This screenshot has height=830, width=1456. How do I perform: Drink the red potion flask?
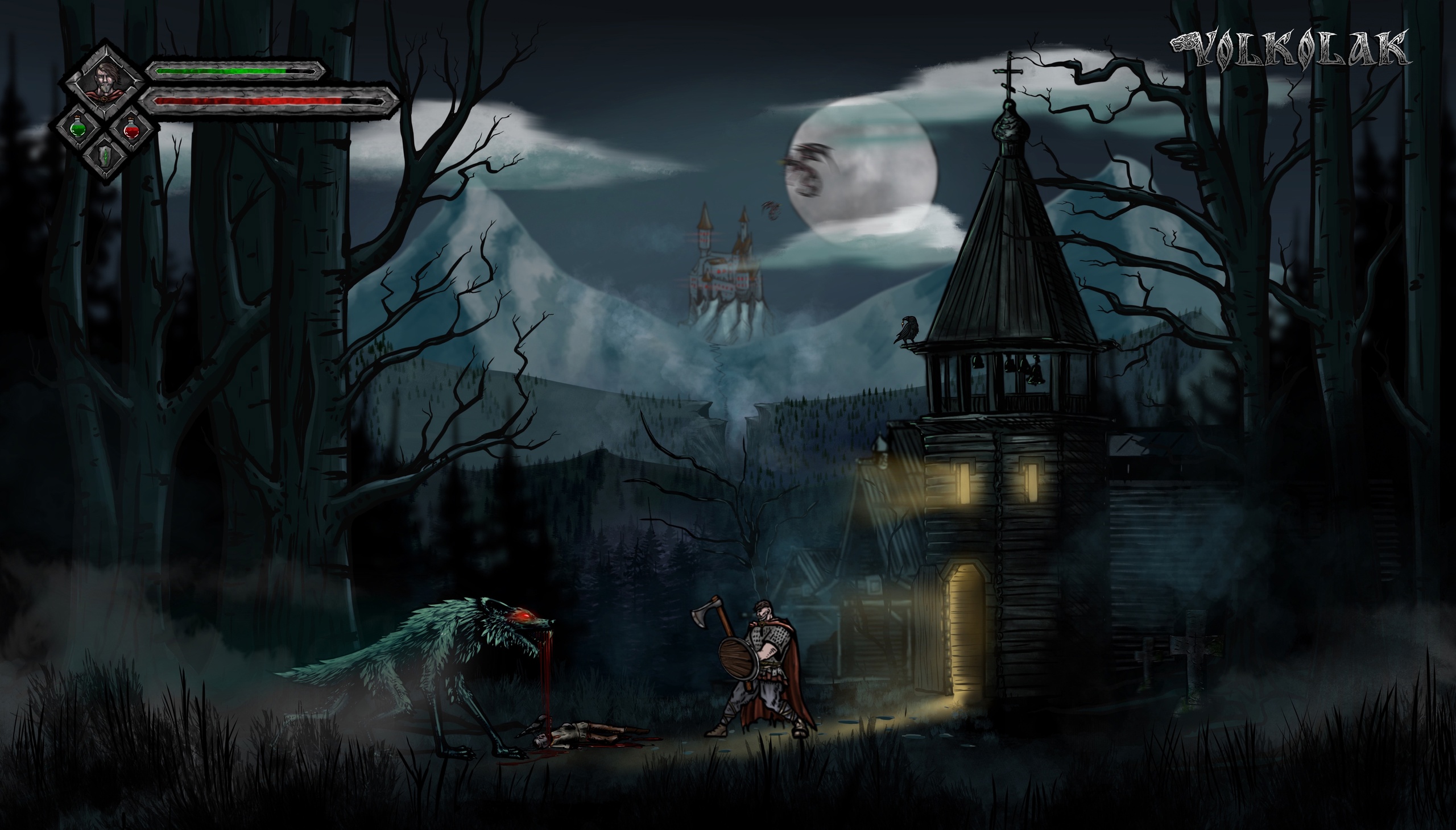click(x=132, y=128)
